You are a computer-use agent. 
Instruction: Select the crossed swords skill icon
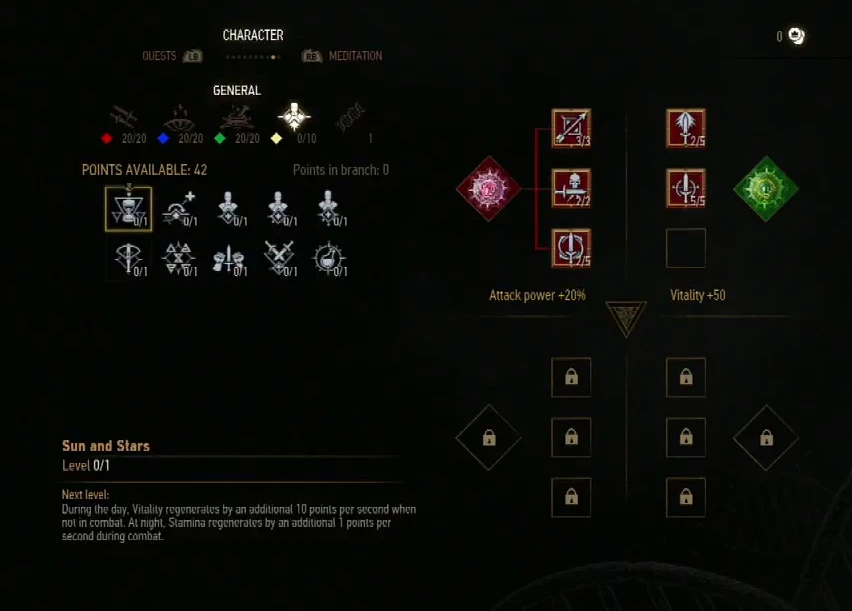281,257
